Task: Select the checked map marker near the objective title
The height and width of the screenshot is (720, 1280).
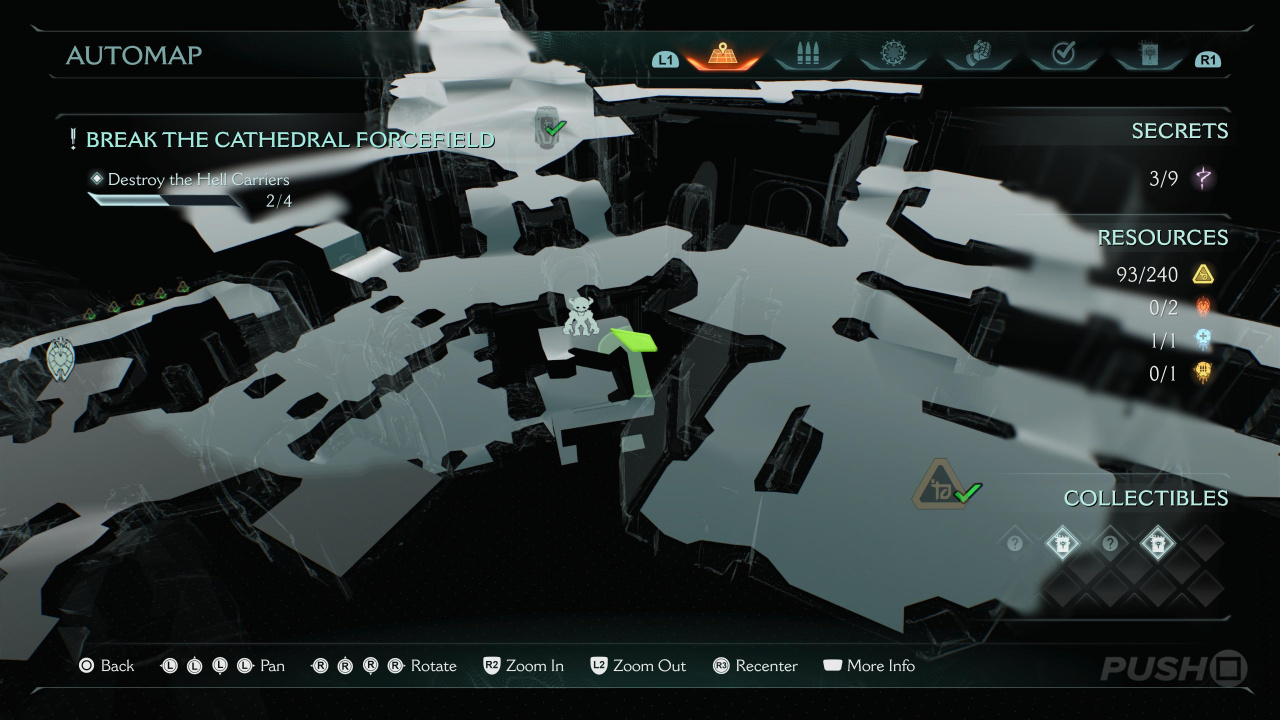Action: point(548,126)
